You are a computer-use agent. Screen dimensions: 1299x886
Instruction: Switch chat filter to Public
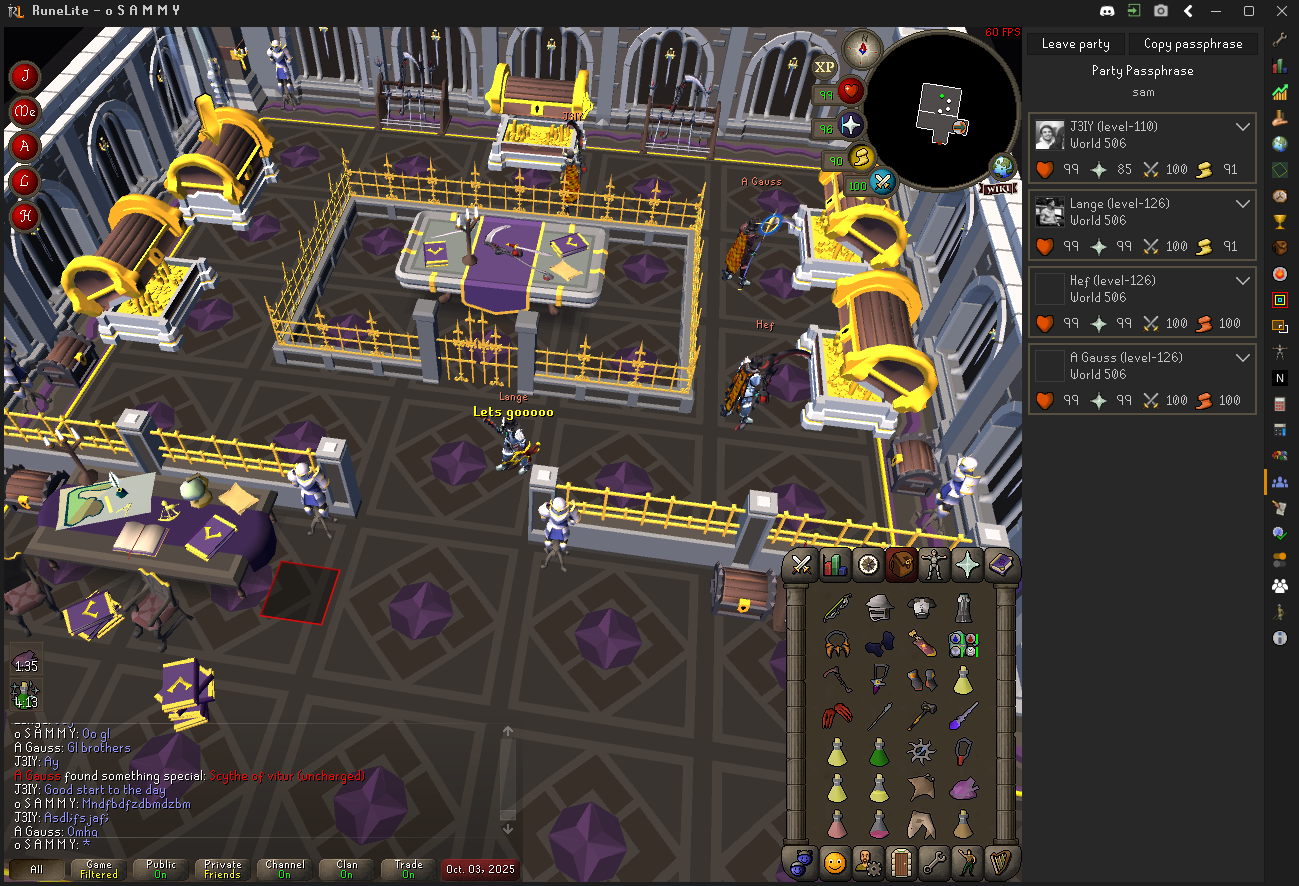pyautogui.click(x=161, y=869)
